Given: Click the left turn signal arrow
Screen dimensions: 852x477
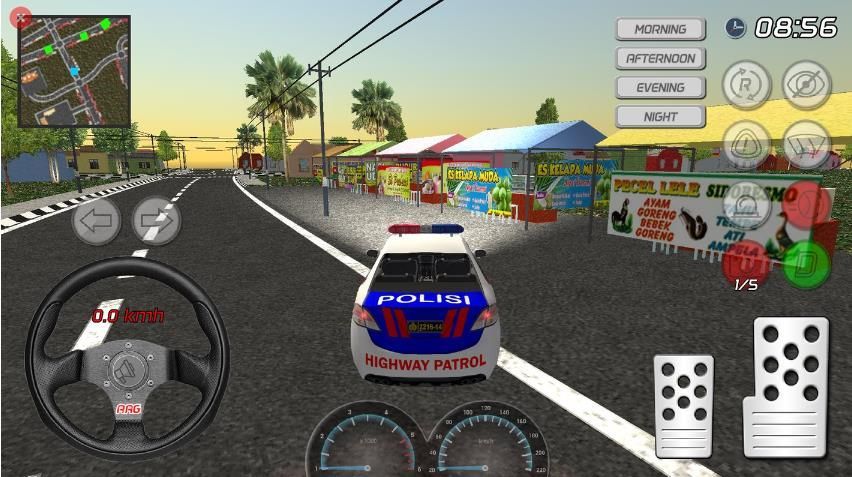Looking at the screenshot, I should tap(96, 220).
